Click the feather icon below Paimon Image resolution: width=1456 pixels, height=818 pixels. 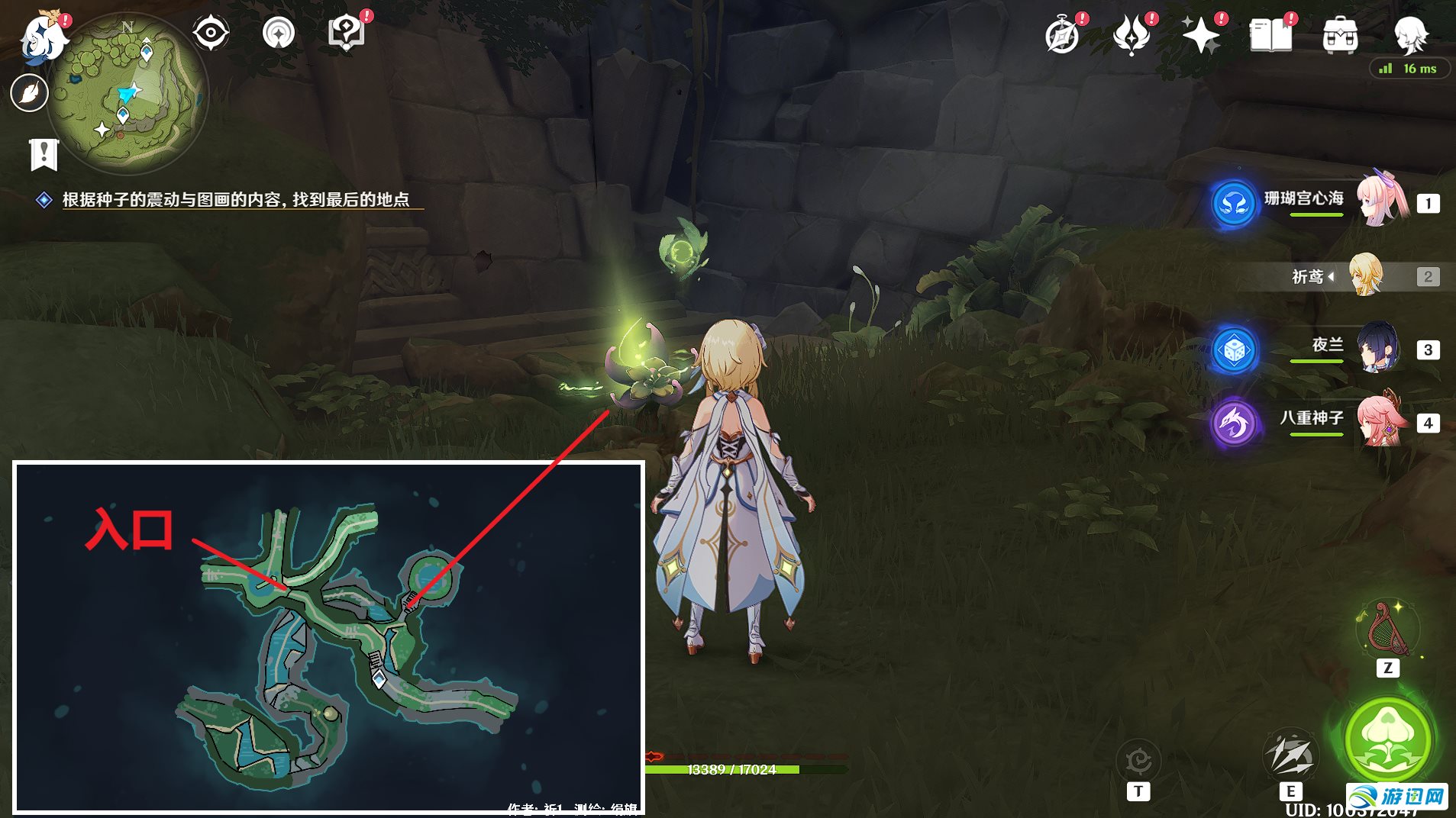coord(30,93)
